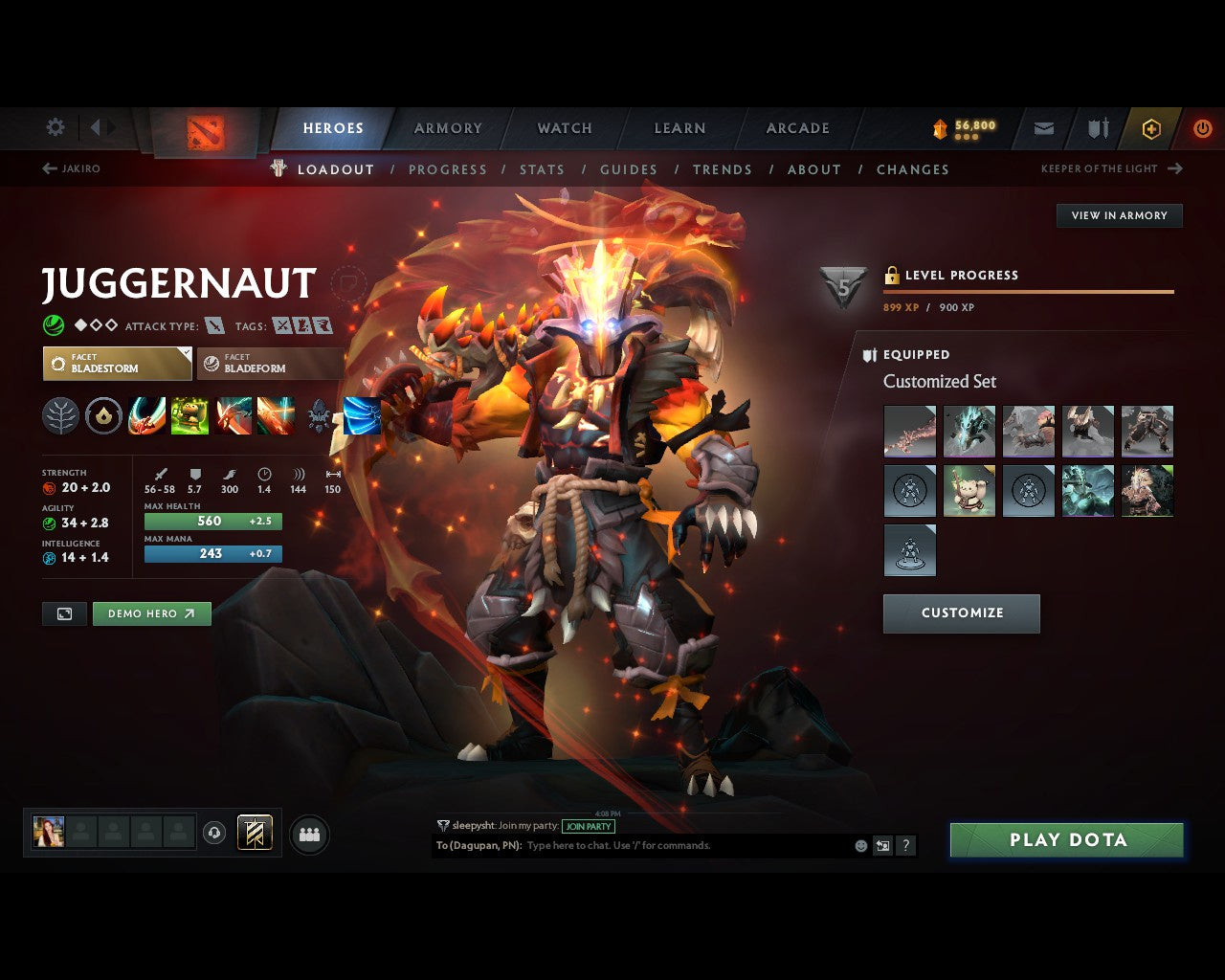
Task: Switch to the STATS tab
Action: click(542, 169)
